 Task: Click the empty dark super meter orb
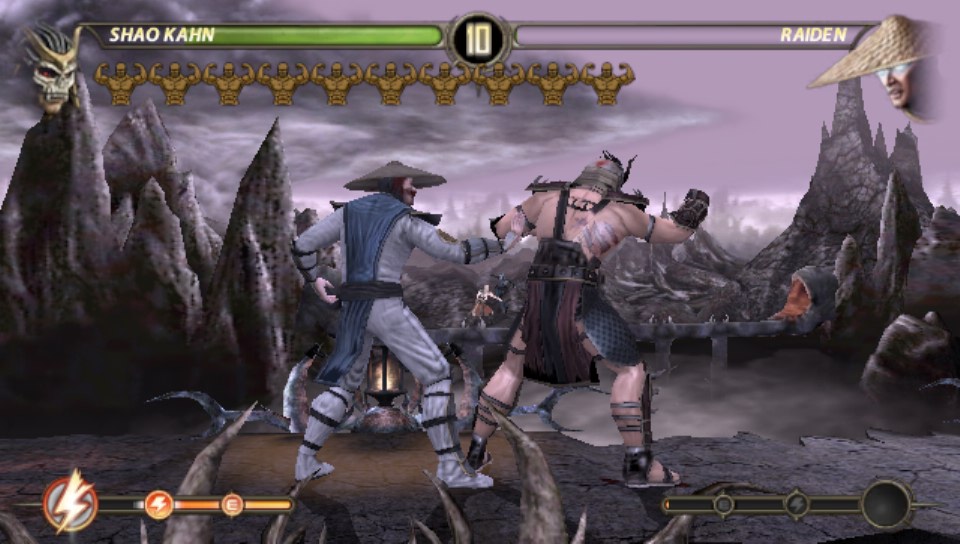pos(886,505)
